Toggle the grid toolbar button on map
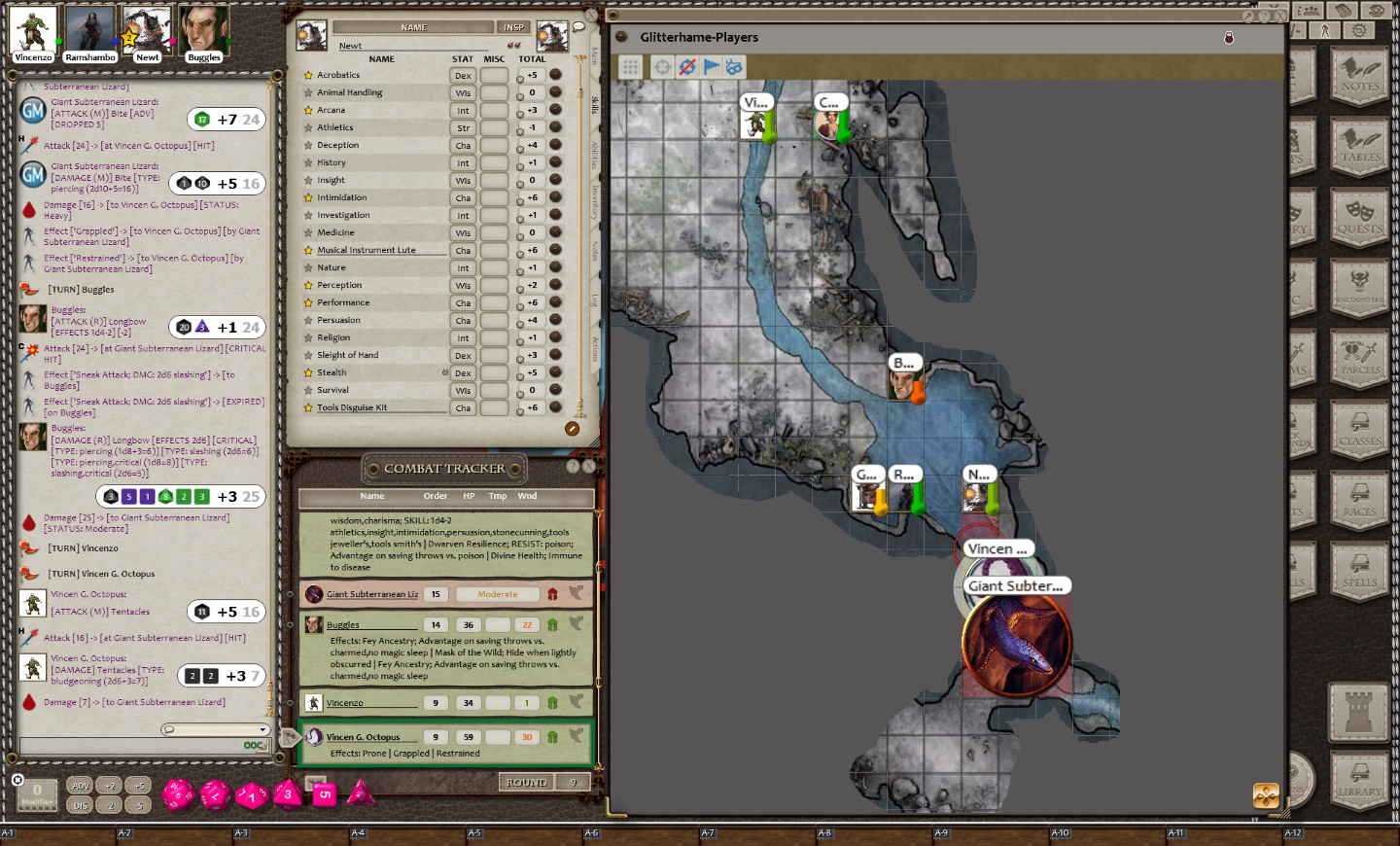 [631, 67]
